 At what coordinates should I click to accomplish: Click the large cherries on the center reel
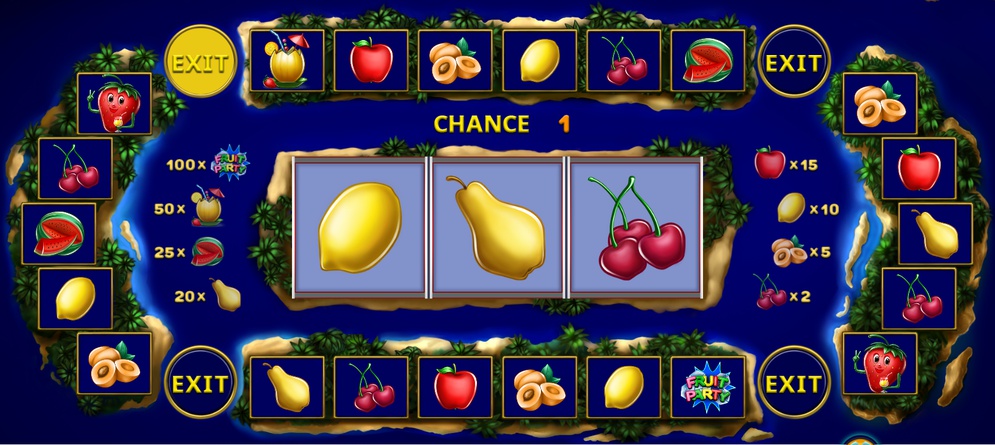tap(636, 228)
